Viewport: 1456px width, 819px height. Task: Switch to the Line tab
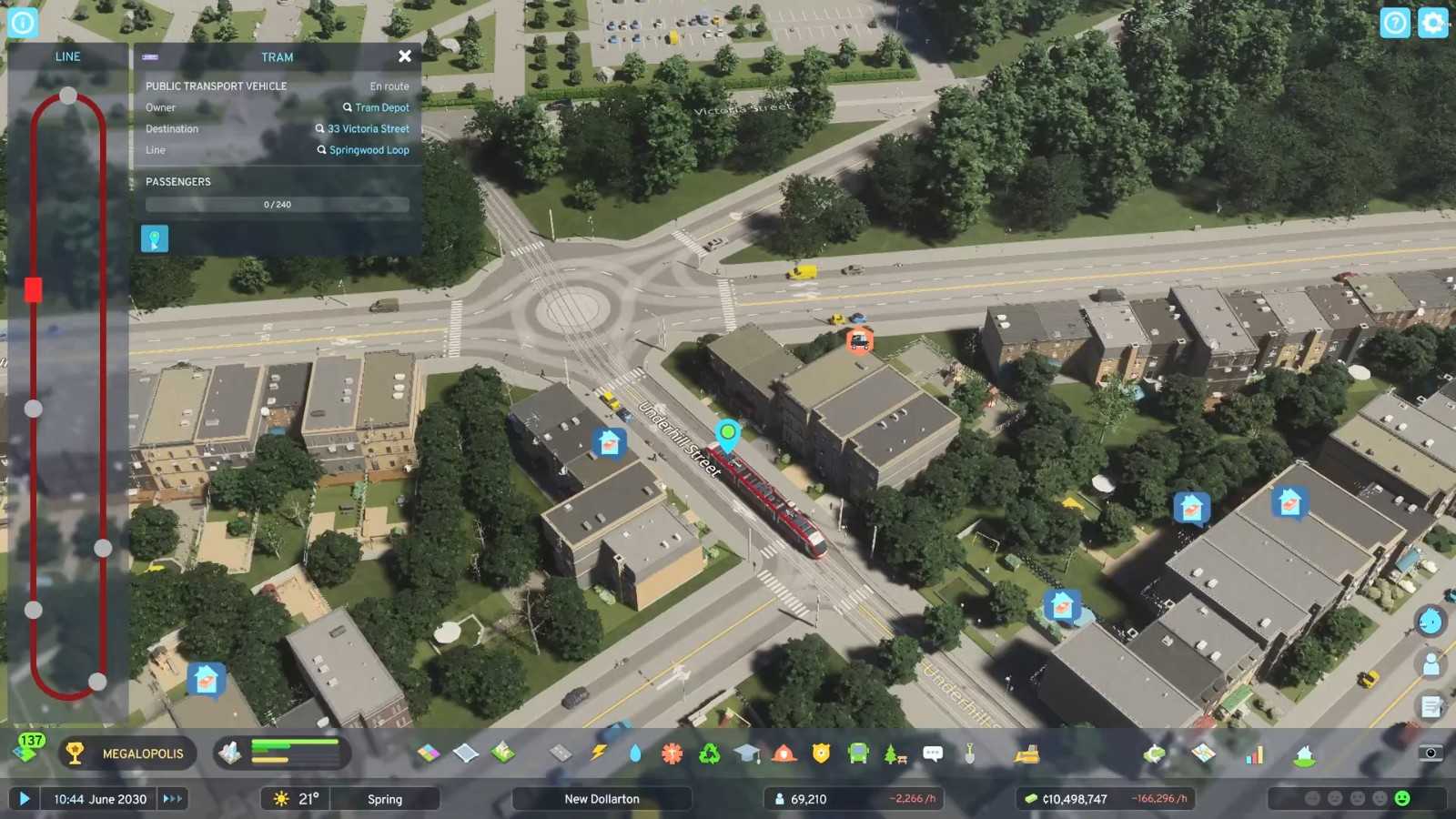[x=67, y=56]
